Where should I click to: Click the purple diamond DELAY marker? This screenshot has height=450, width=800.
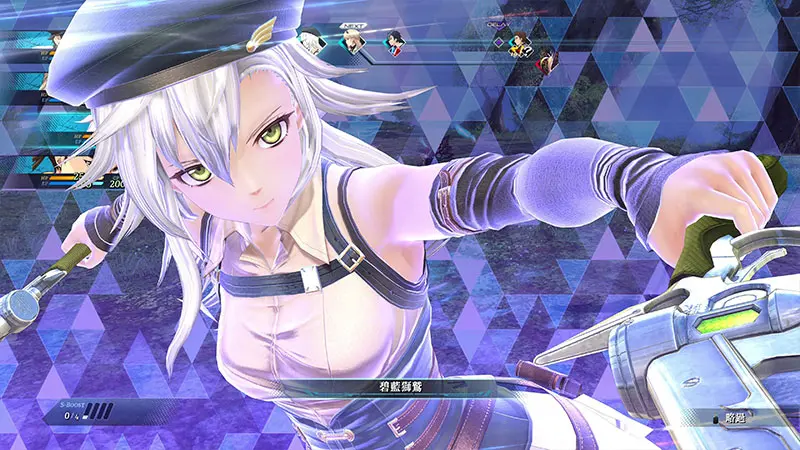tap(498, 42)
